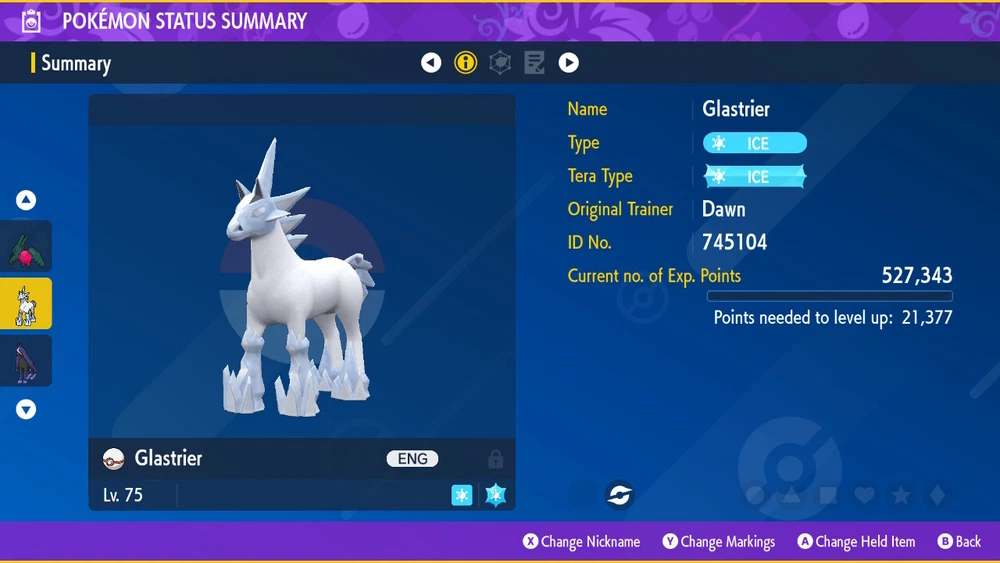Screen dimensions: 1000x563
Task: Toggle the square marking
Action: (x=828, y=495)
